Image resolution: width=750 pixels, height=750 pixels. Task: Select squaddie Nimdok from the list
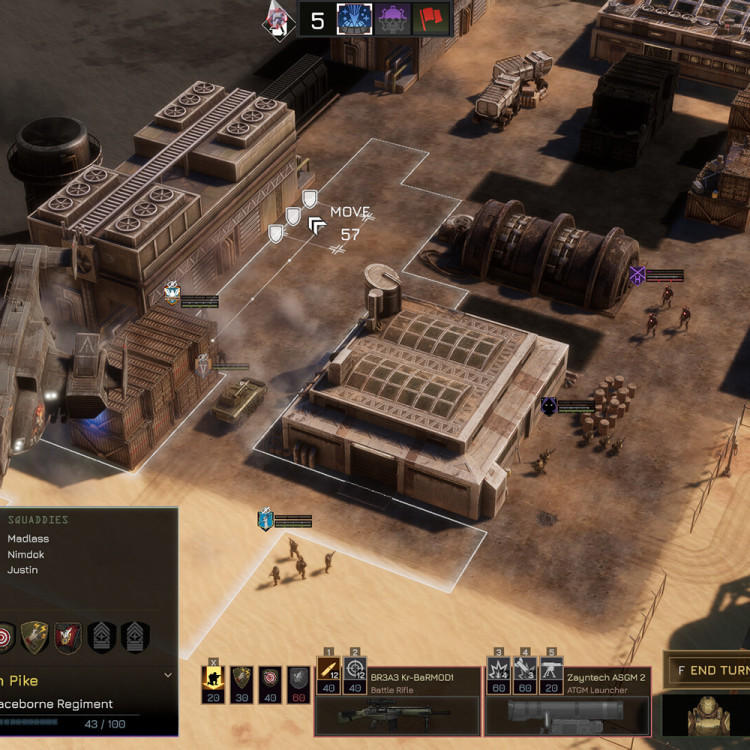(x=26, y=554)
